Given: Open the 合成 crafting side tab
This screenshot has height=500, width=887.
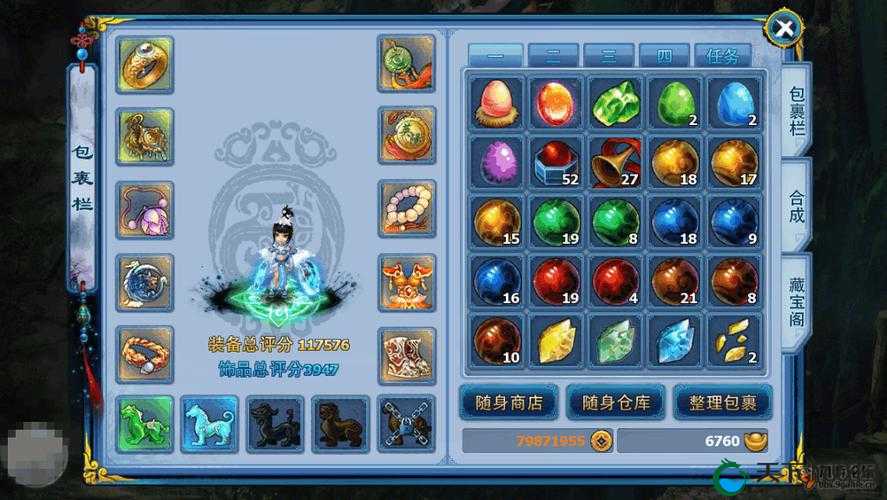Looking at the screenshot, I should pos(796,204).
